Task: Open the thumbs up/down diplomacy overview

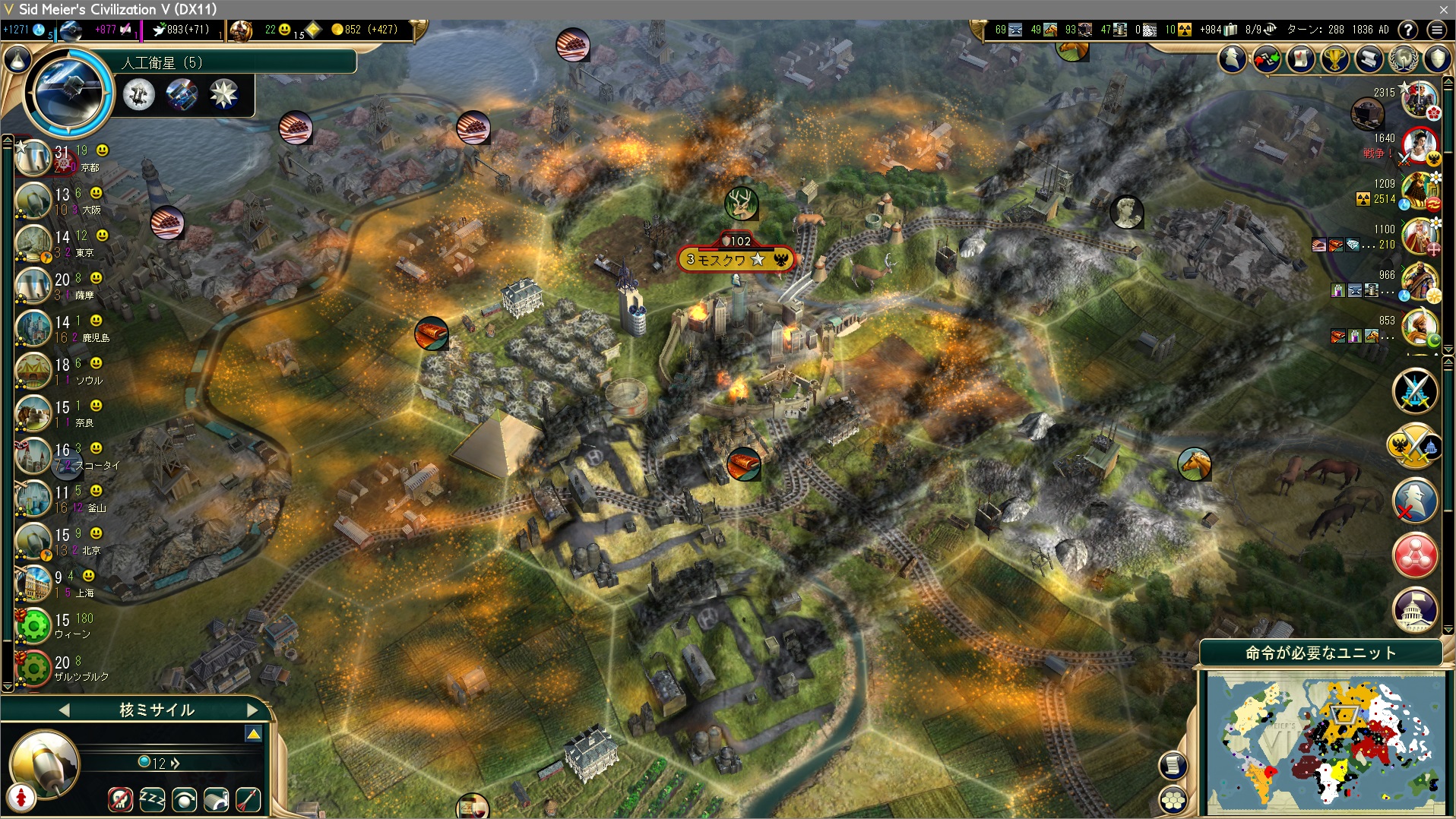Action: click(1267, 58)
